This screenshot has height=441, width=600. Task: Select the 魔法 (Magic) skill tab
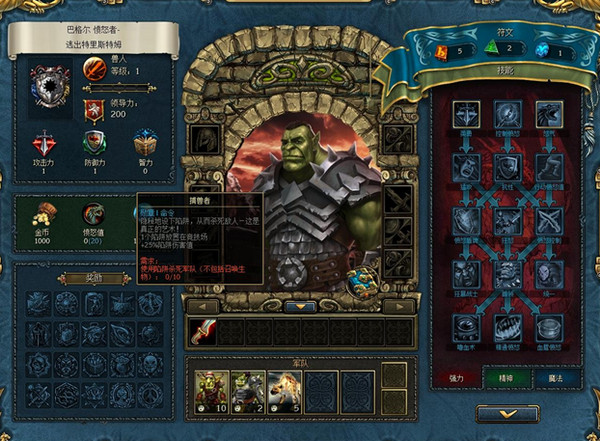click(x=544, y=379)
